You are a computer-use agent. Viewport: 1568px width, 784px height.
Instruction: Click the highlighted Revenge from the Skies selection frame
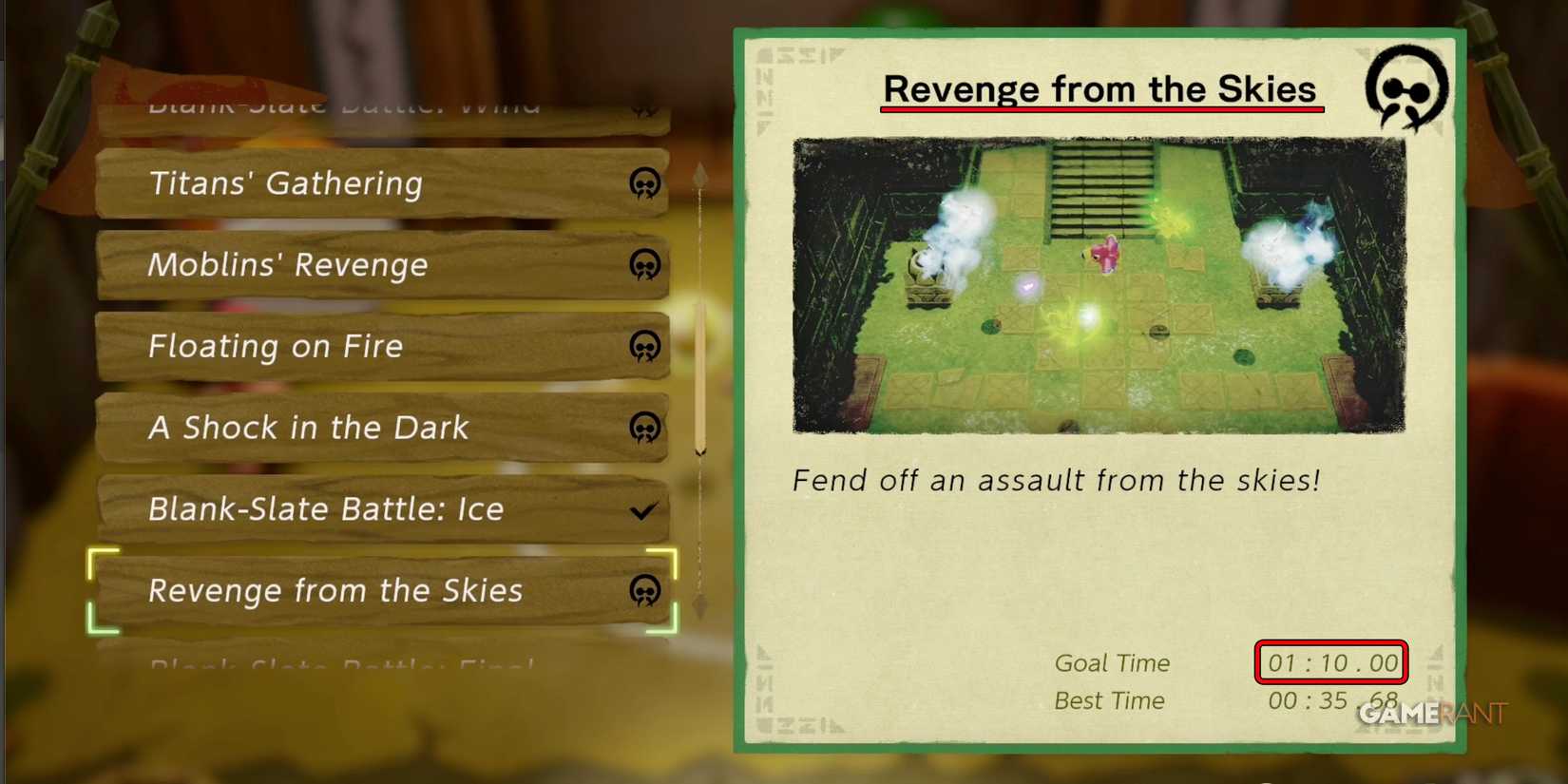tap(384, 591)
